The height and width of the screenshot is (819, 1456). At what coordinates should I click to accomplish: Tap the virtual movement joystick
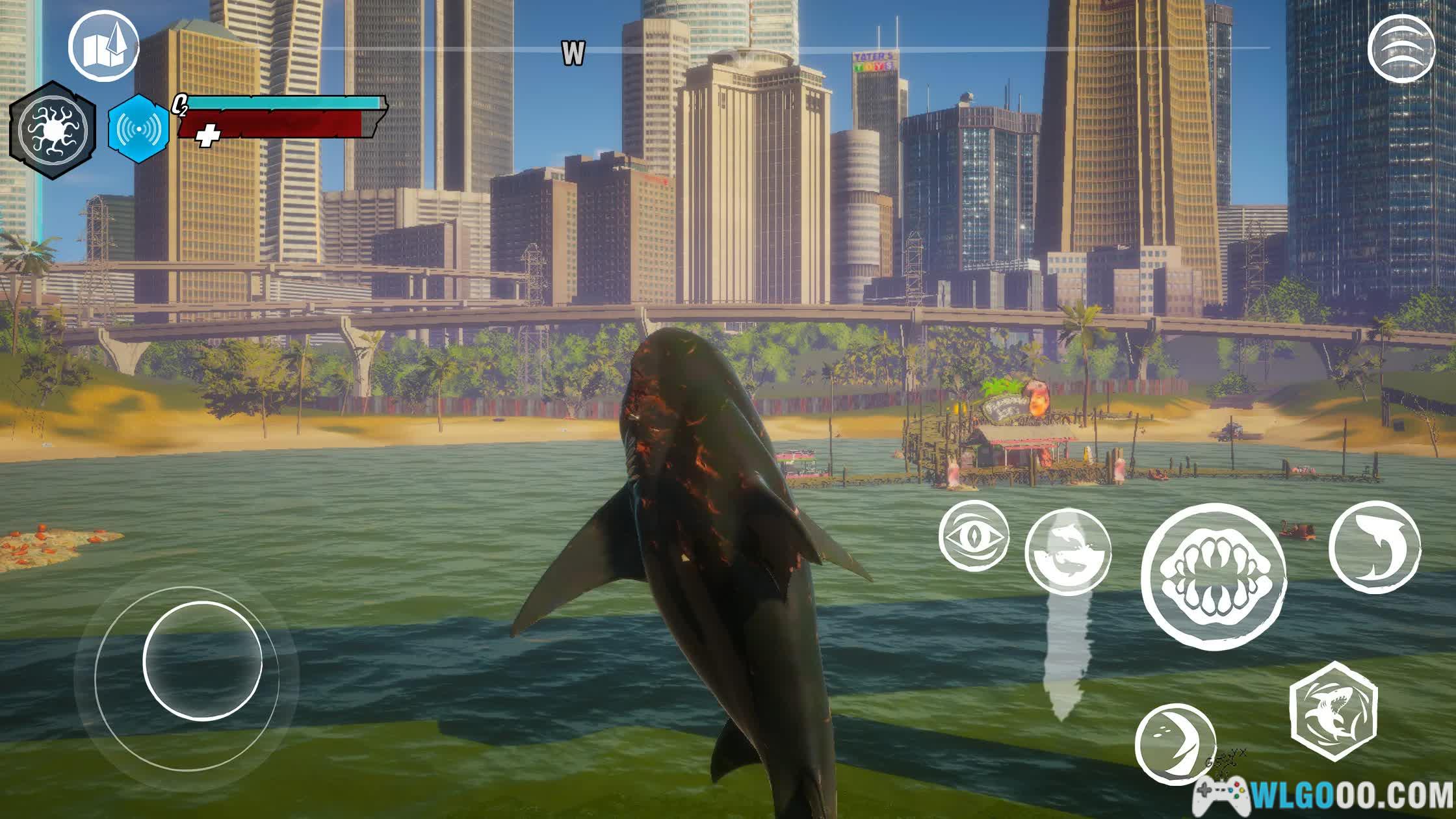pos(202,660)
